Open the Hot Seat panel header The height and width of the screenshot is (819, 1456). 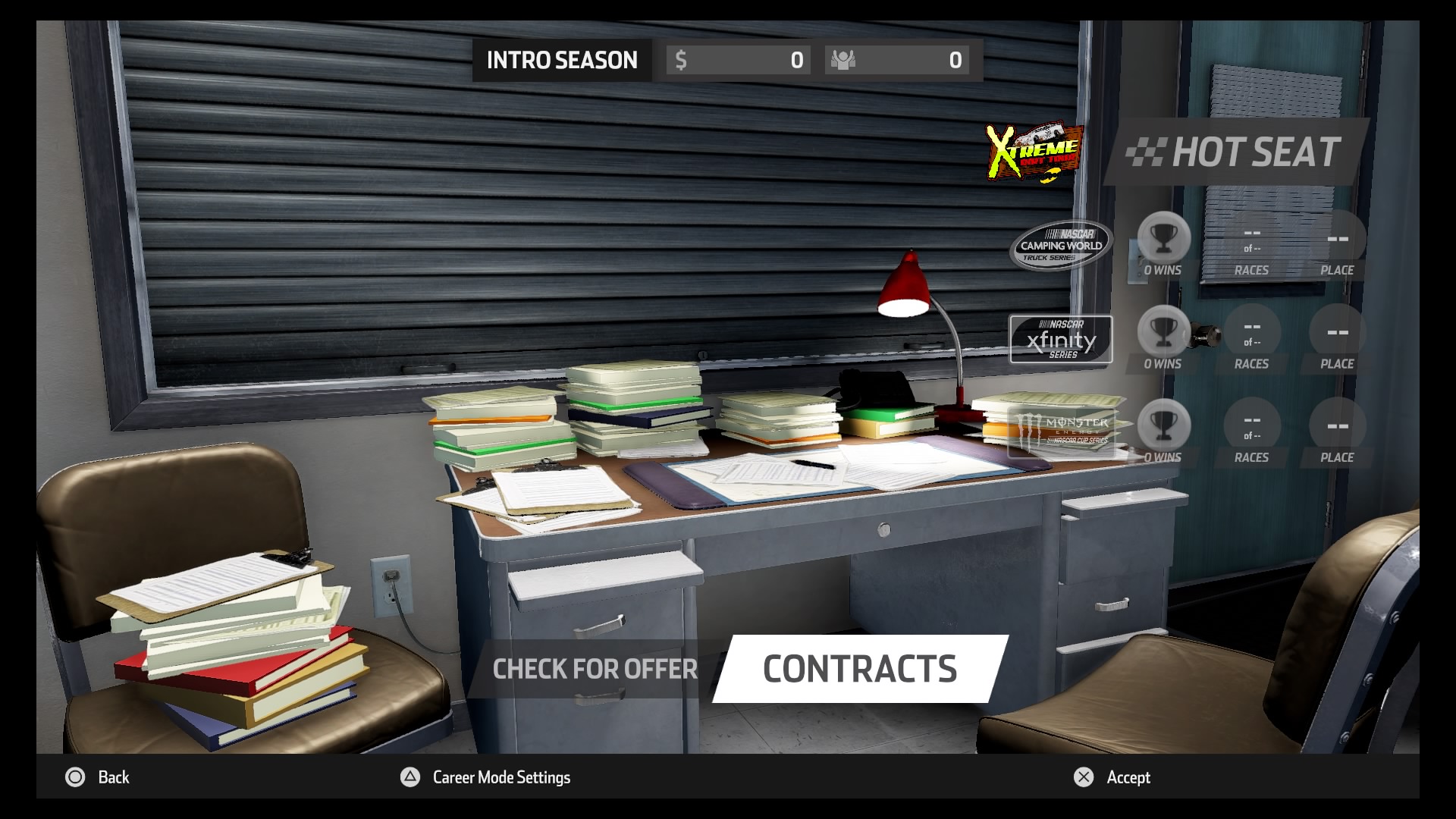(x=1236, y=152)
